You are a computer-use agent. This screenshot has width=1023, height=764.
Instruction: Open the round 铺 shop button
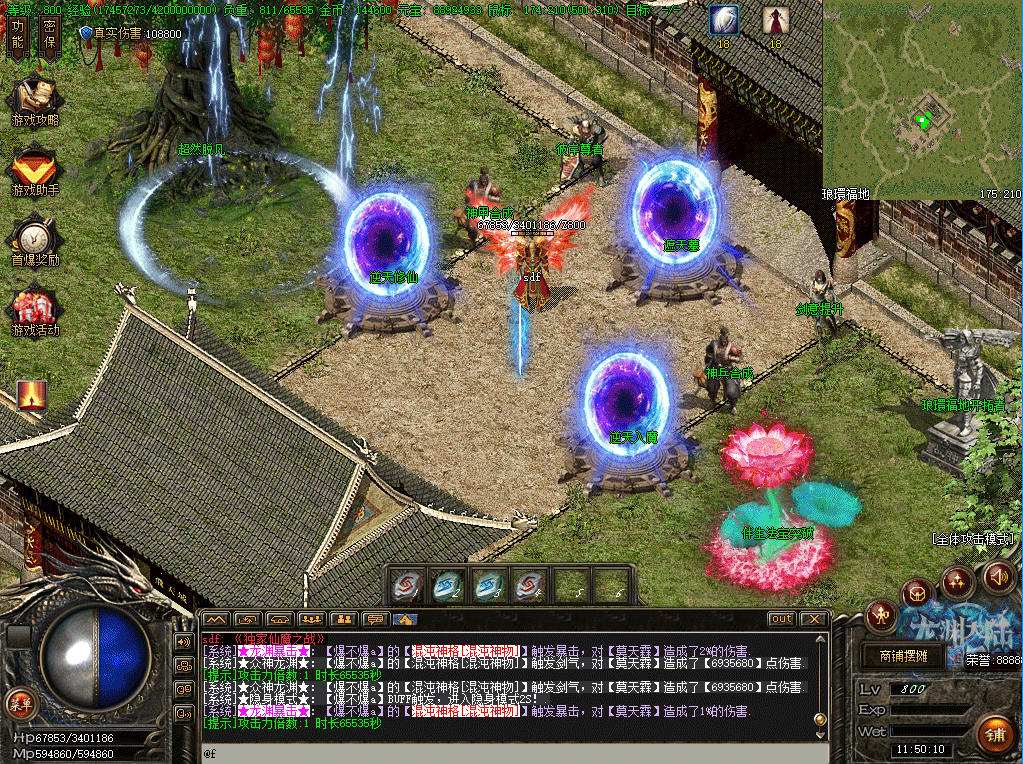tap(993, 735)
